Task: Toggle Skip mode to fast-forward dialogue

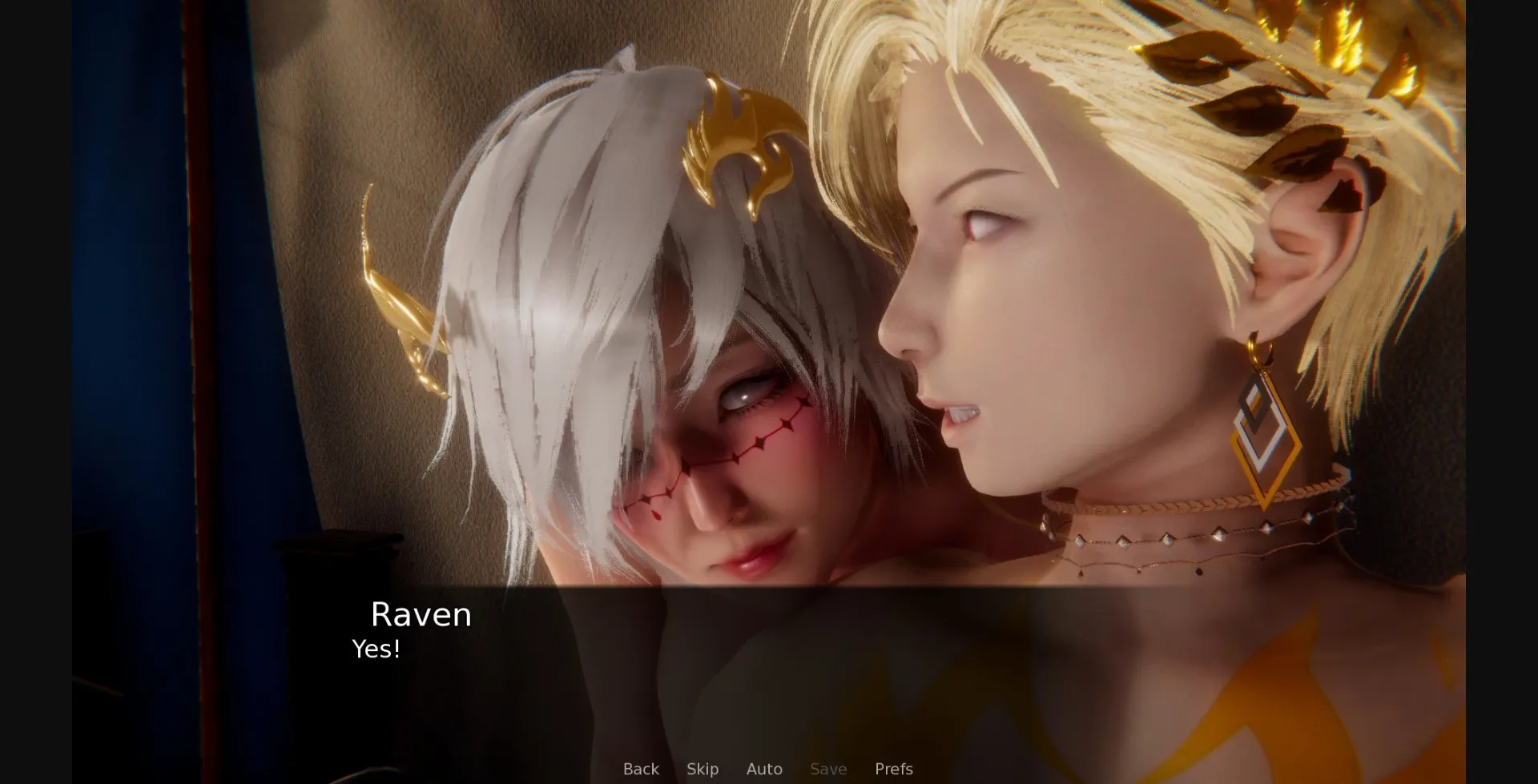Action: coord(703,769)
